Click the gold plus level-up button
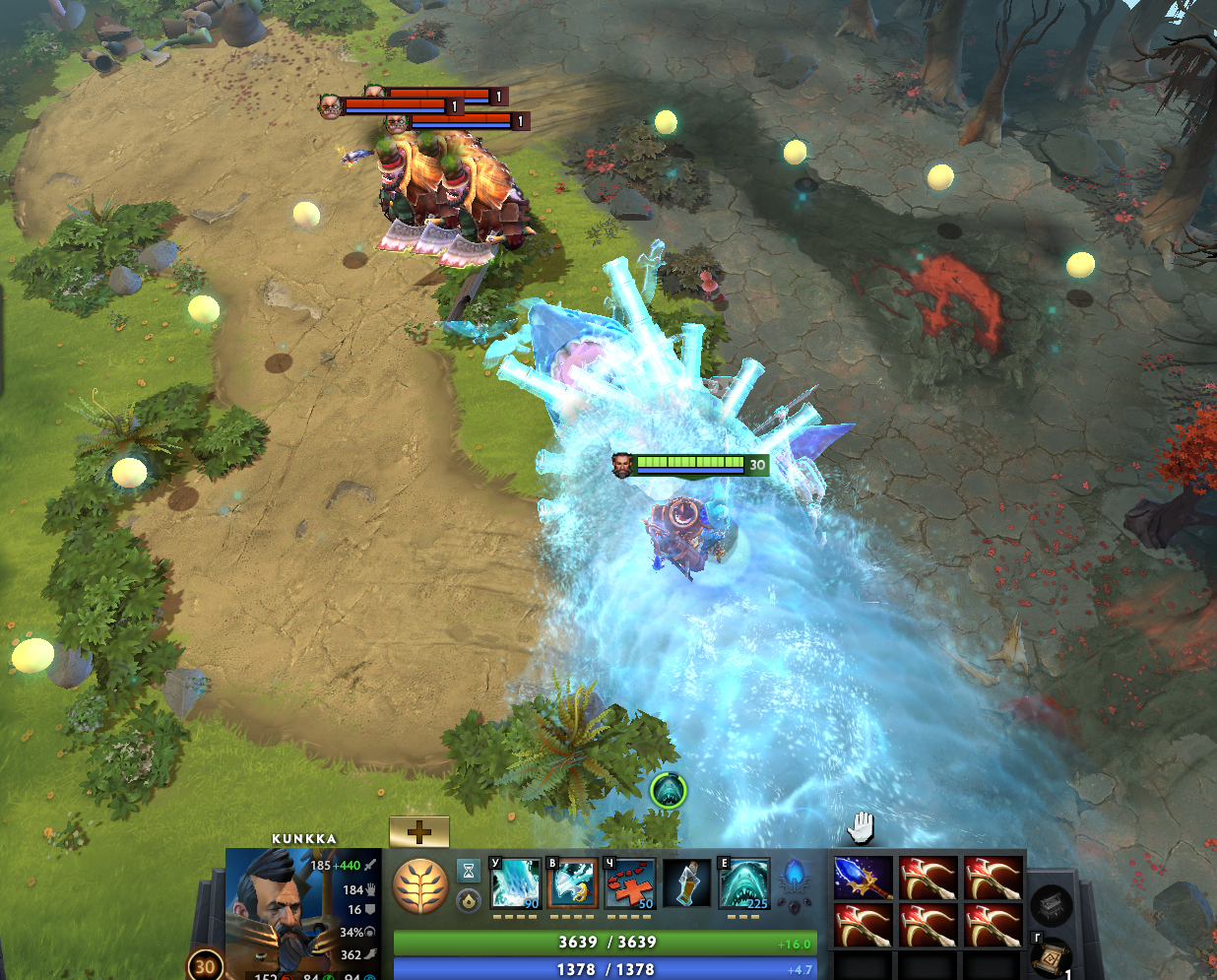1217x980 pixels. pyautogui.click(x=419, y=832)
